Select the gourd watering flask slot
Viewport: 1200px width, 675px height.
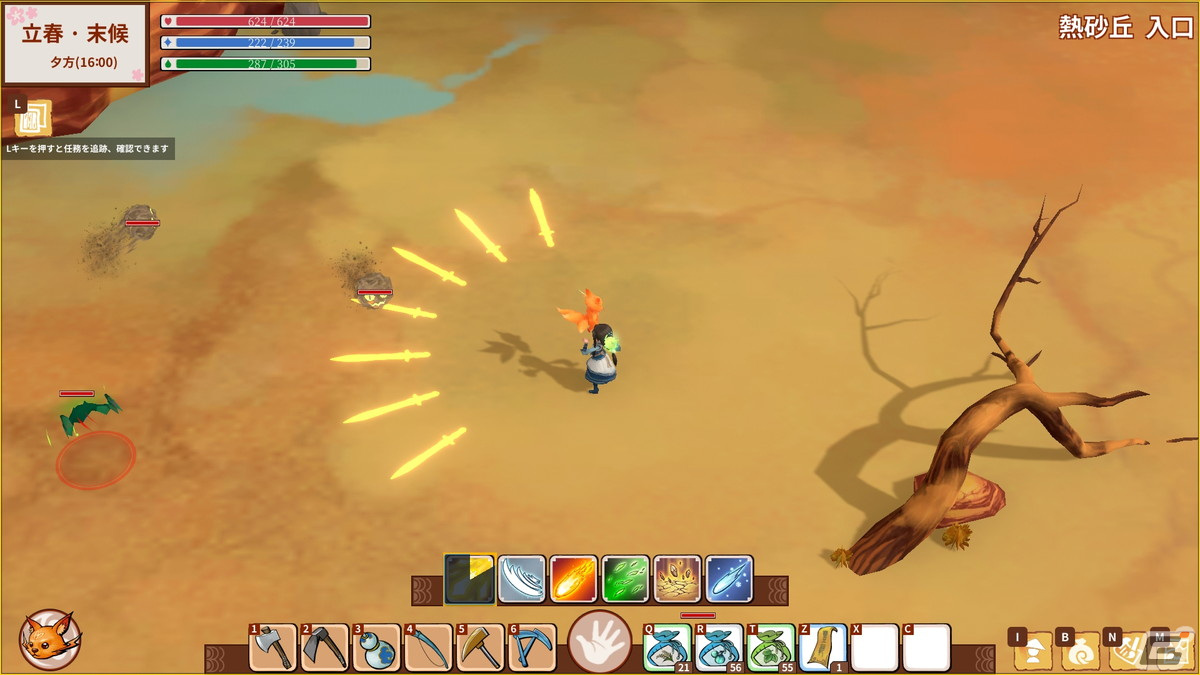click(377, 648)
